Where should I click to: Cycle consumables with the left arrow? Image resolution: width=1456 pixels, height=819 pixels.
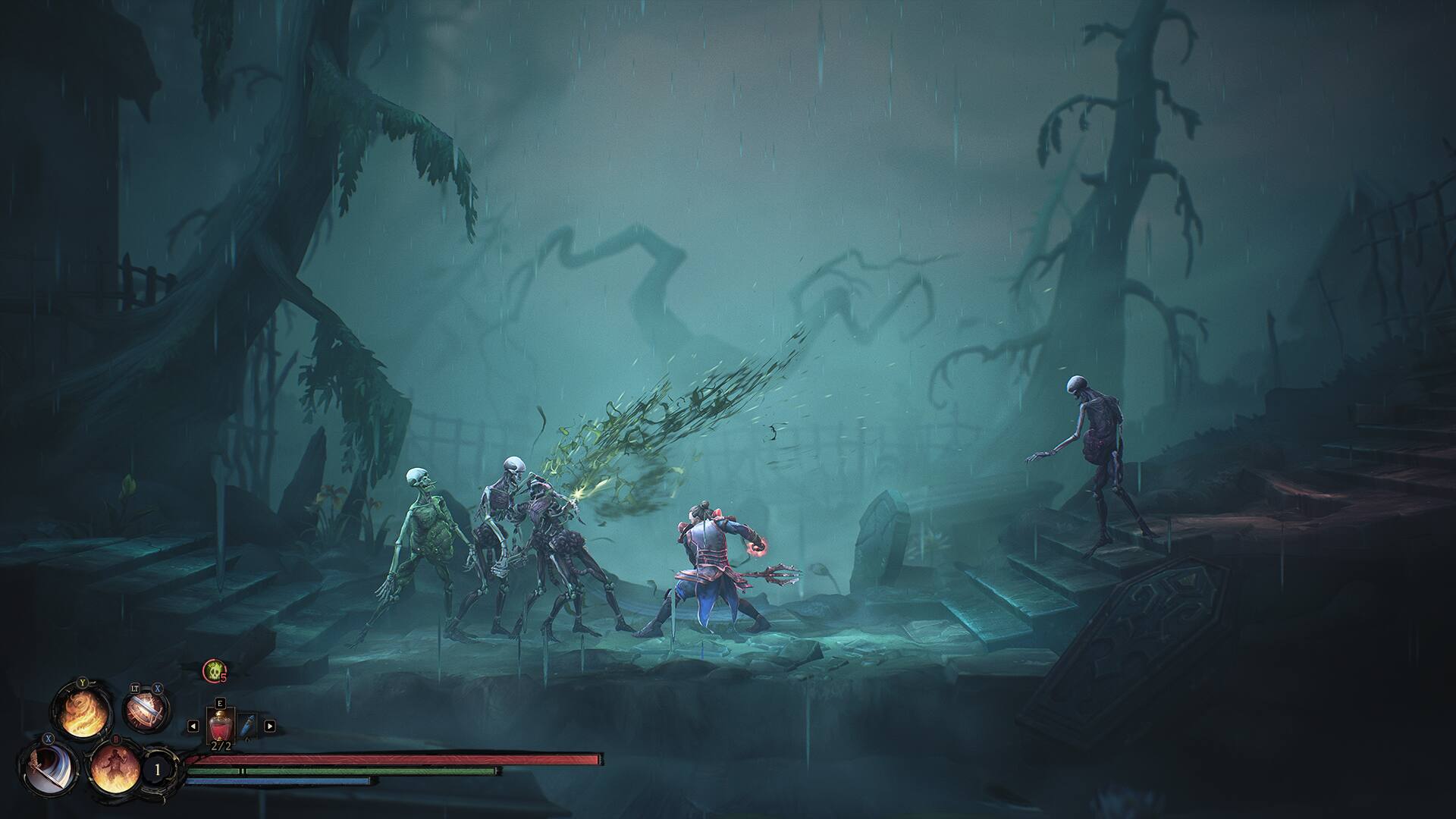(x=193, y=726)
